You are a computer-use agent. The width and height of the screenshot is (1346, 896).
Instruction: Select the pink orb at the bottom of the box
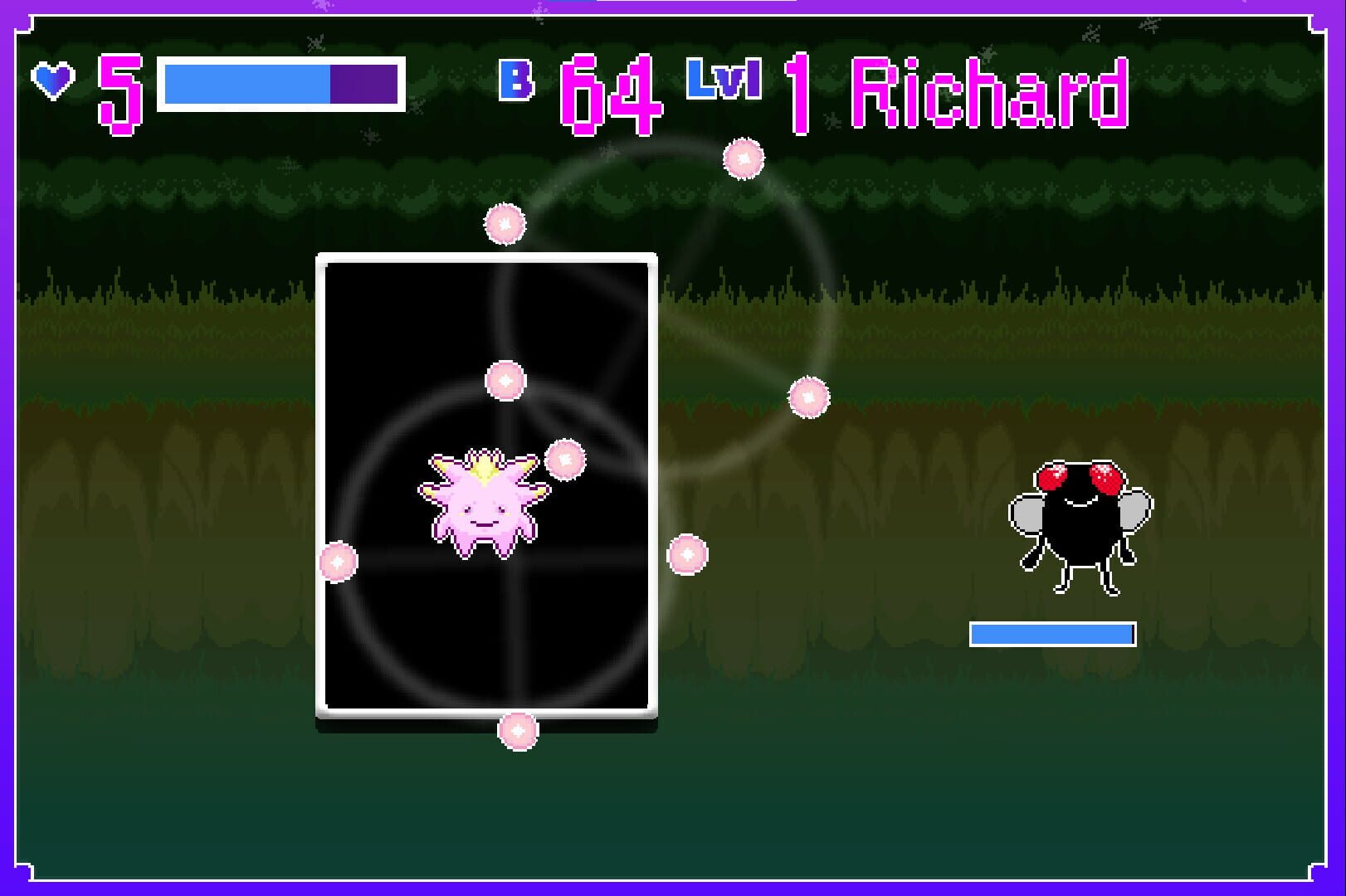click(518, 733)
